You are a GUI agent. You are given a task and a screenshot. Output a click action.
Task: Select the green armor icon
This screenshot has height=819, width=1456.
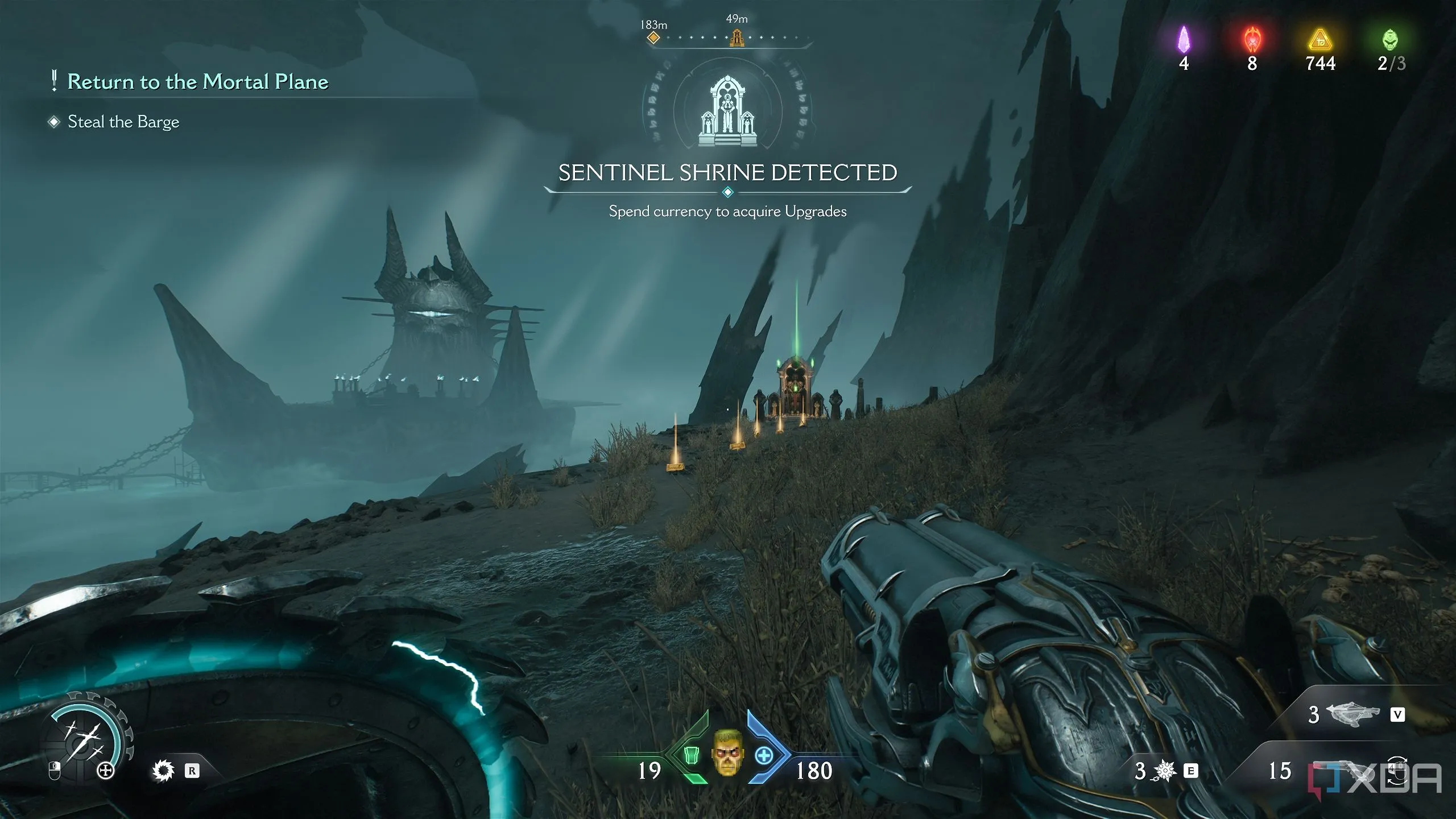click(x=690, y=755)
